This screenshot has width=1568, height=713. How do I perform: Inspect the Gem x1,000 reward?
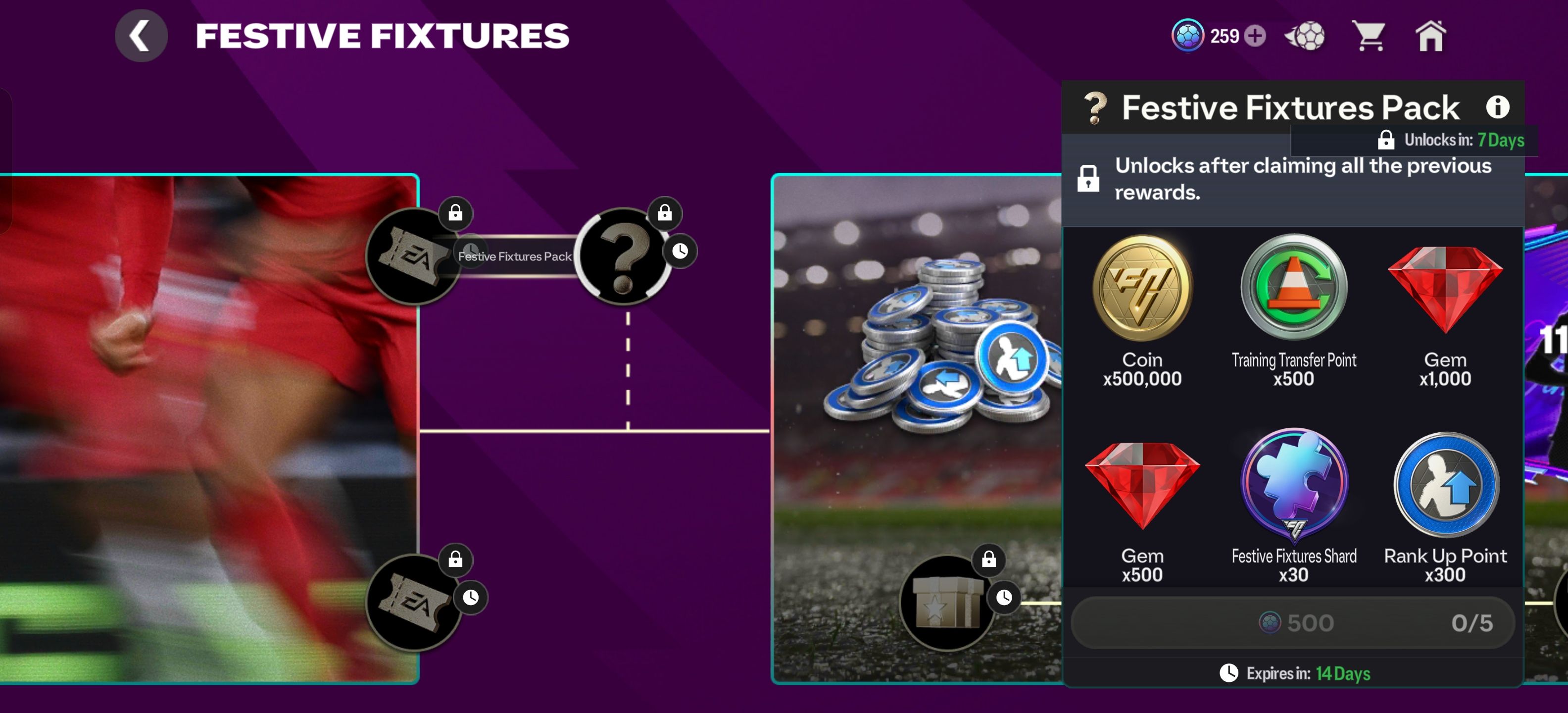click(1445, 310)
